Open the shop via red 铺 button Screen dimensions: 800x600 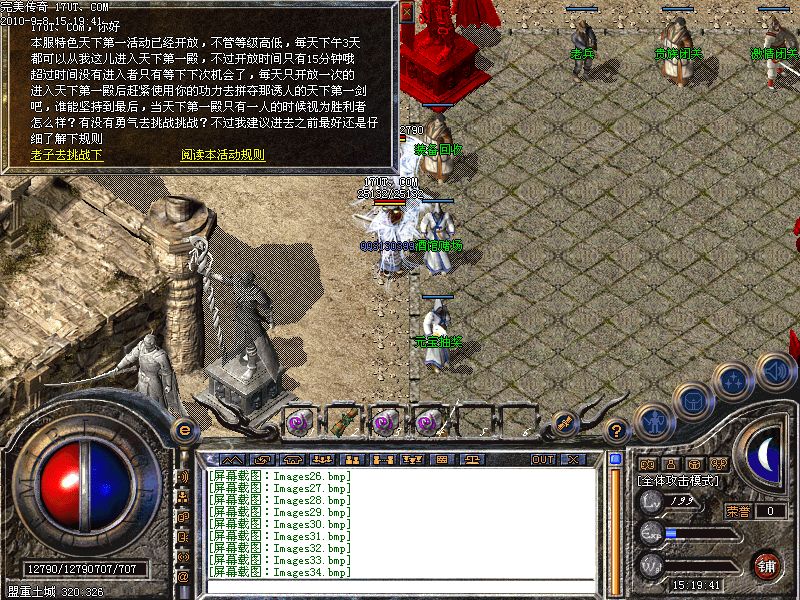pyautogui.click(x=766, y=566)
